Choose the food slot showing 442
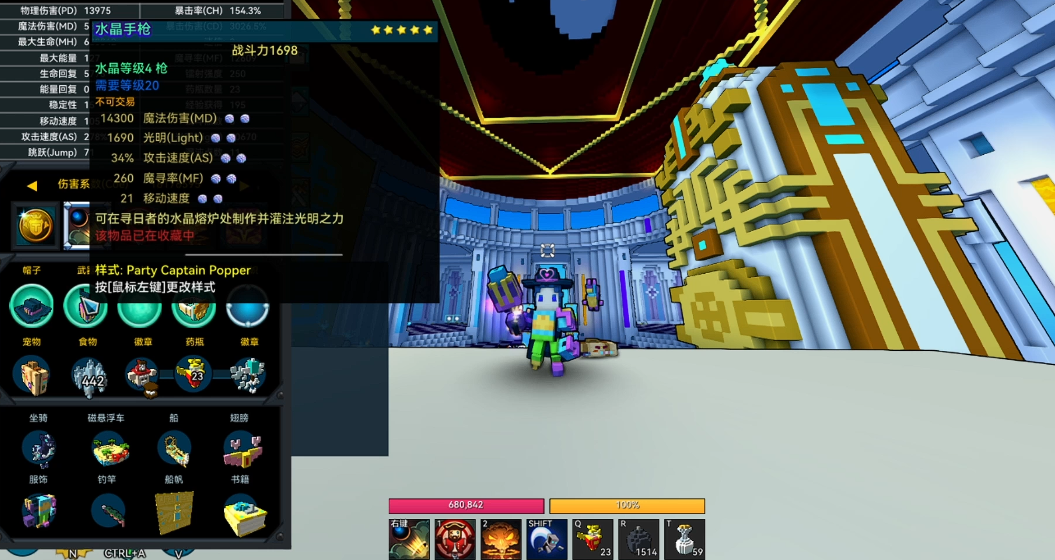The width and height of the screenshot is (1055, 560). [x=89, y=375]
